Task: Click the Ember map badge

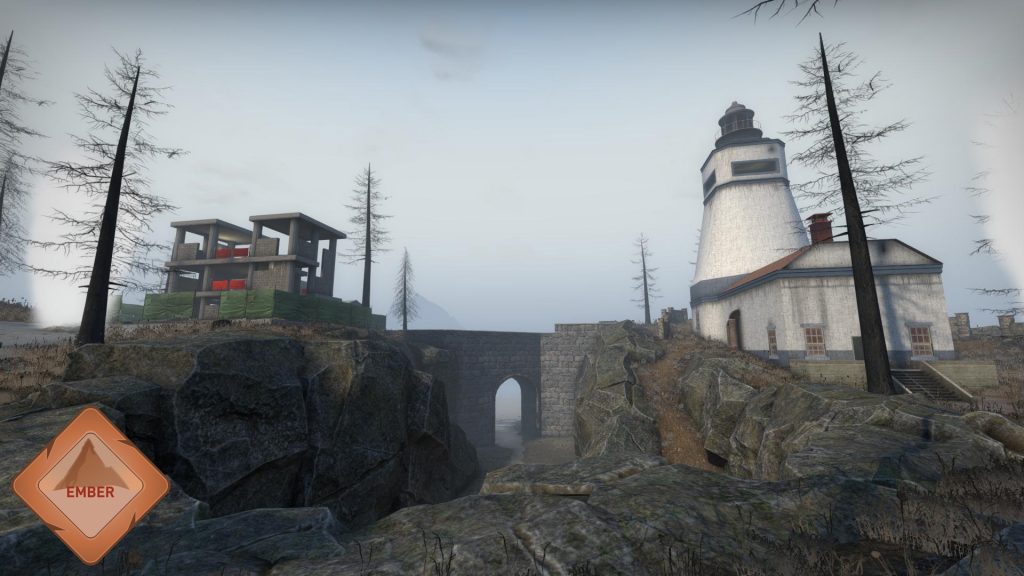Action: (90, 485)
